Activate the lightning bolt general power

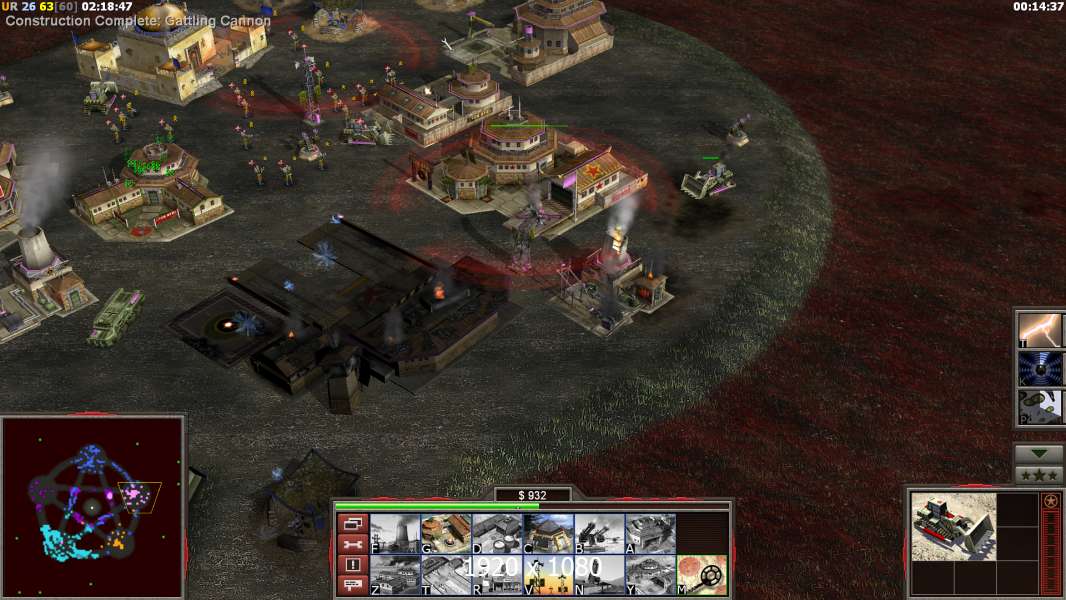pyautogui.click(x=1040, y=329)
